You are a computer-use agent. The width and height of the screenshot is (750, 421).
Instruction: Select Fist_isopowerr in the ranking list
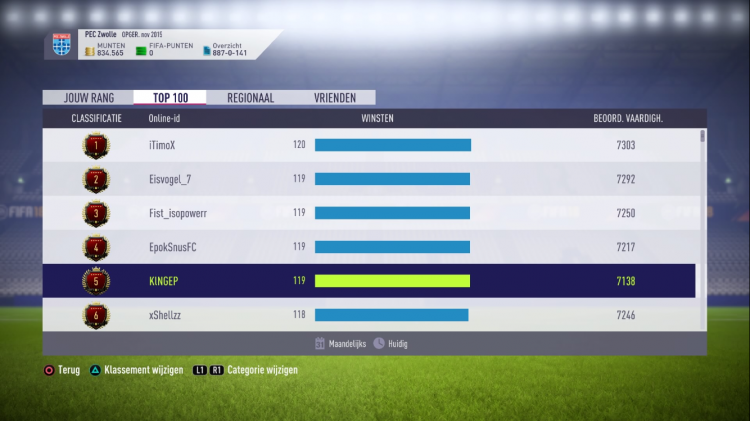[x=370, y=213]
